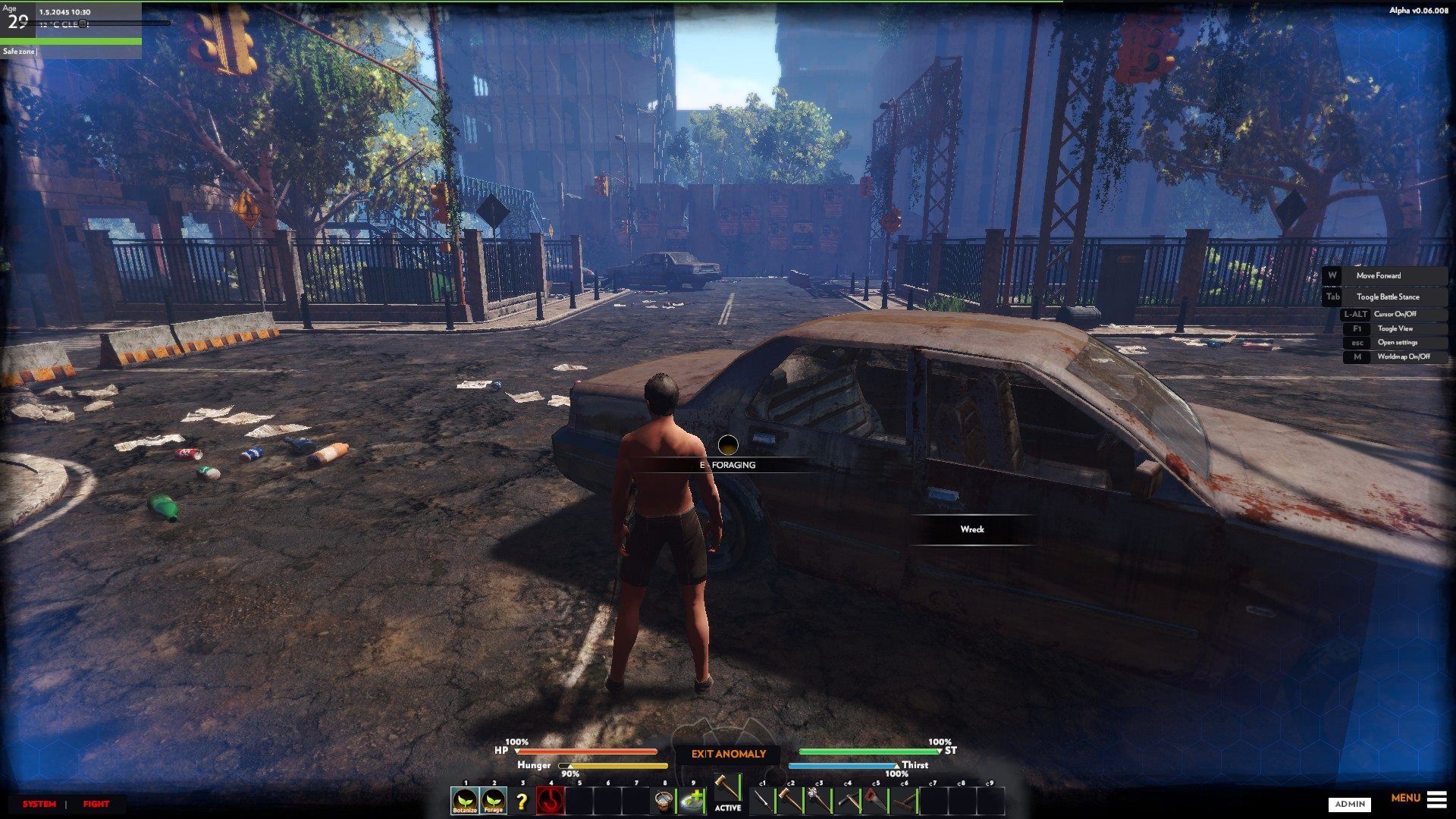1456x819 pixels.
Task: Select the rake in slot c6
Action: 905,801
